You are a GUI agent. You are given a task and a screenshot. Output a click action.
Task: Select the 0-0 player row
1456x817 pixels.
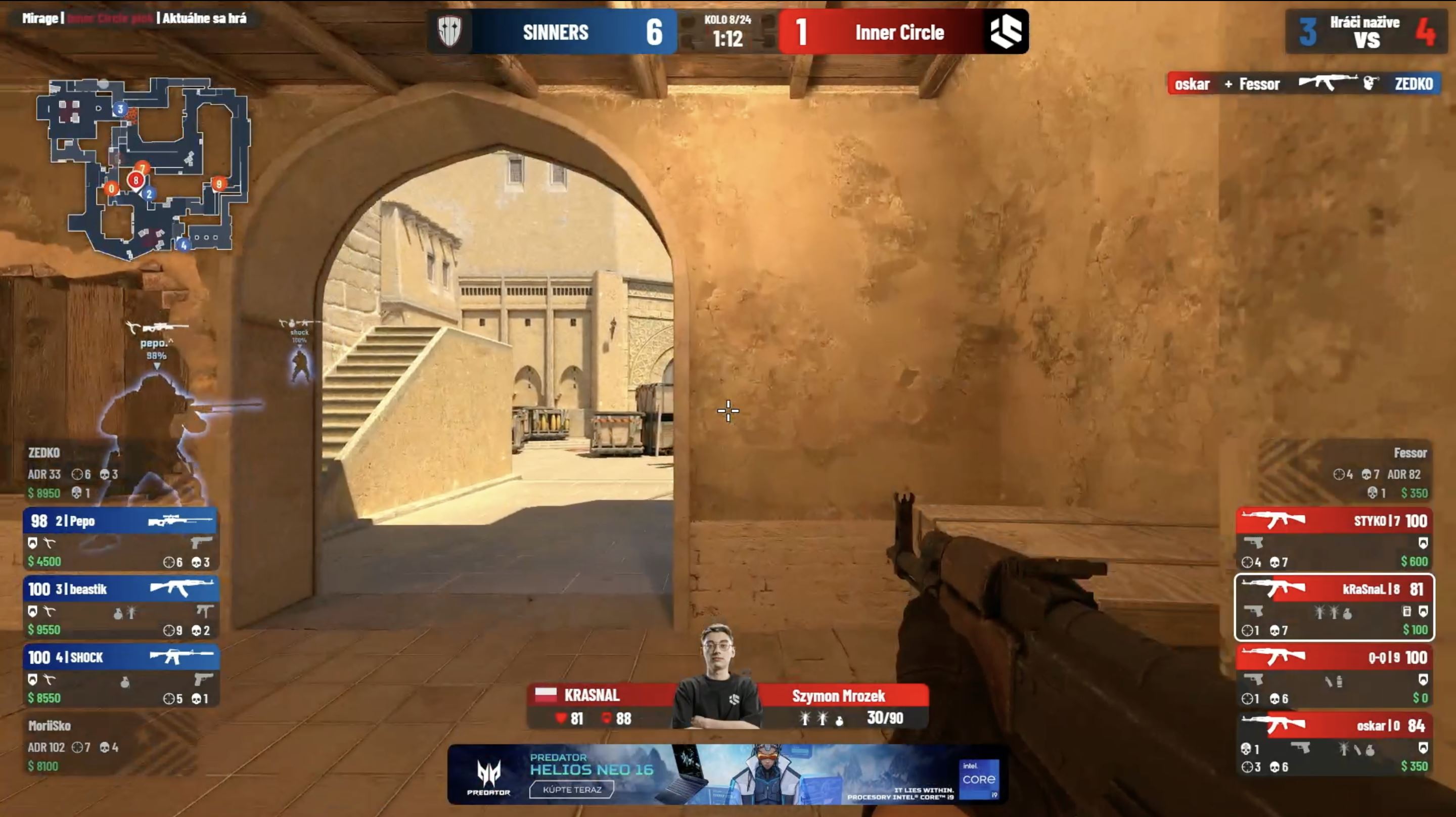[x=1334, y=675]
